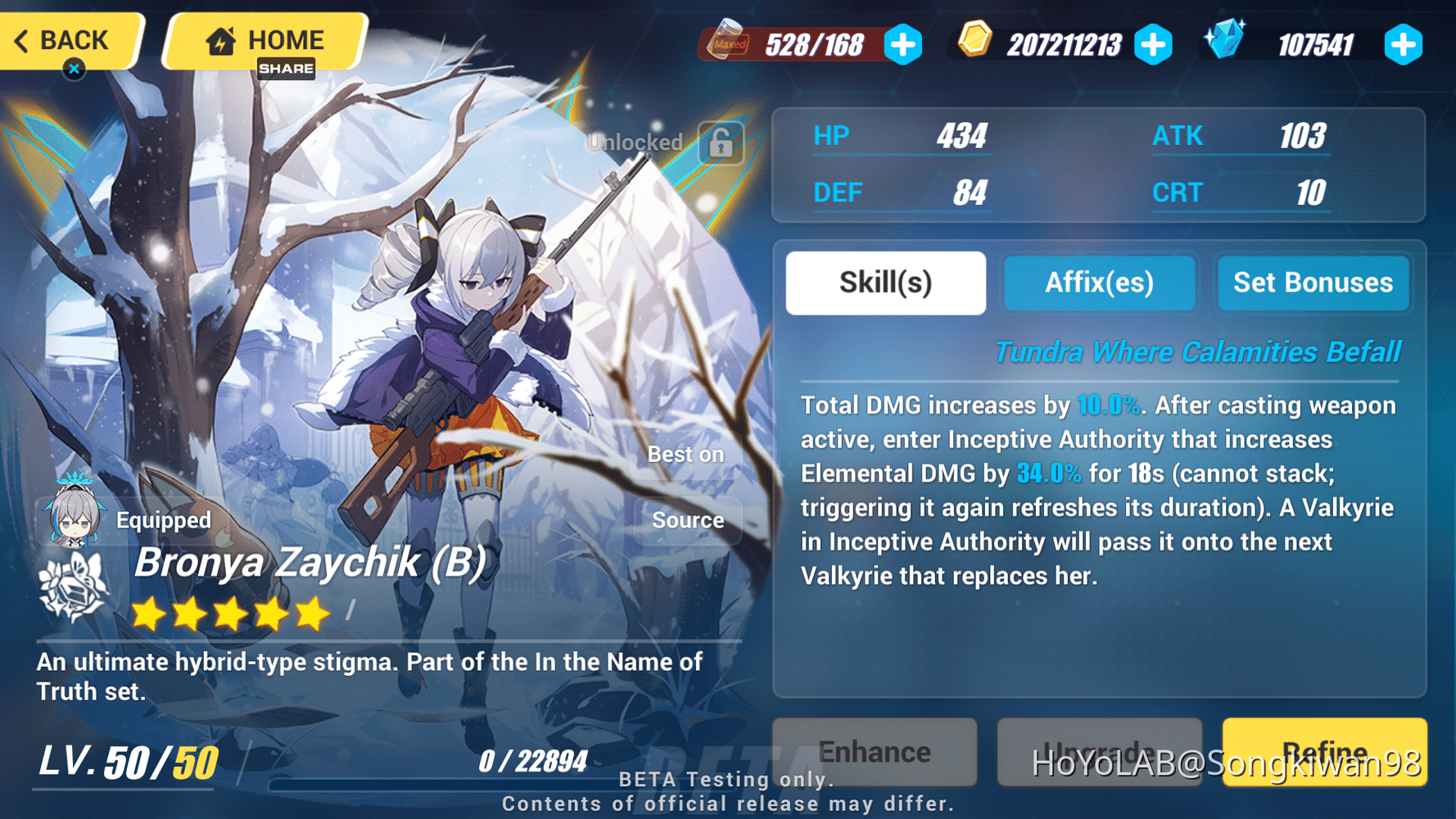
Task: Open the Set Bonuses tab
Action: pyautogui.click(x=1313, y=283)
